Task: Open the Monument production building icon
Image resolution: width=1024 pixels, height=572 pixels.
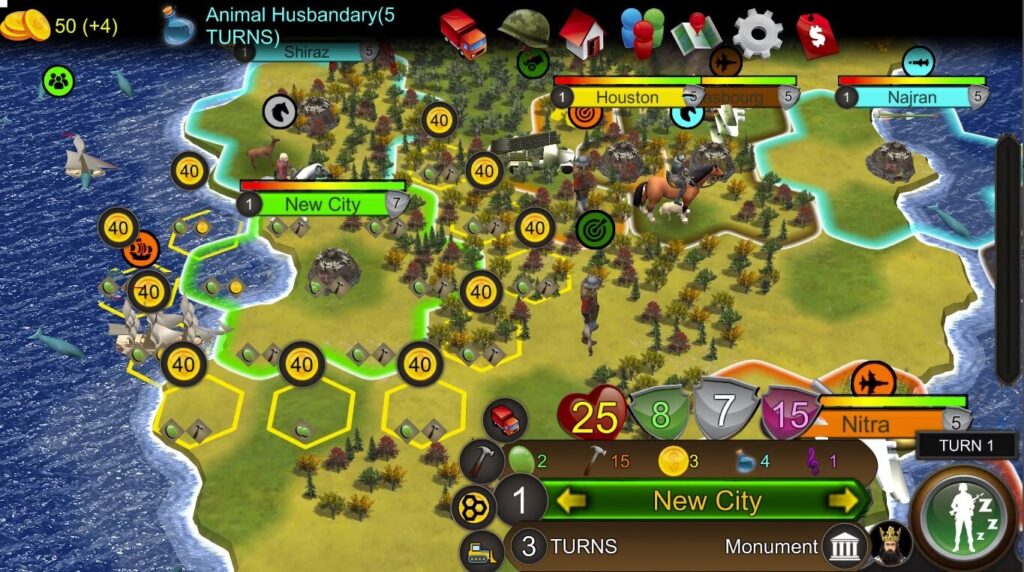Action: [845, 546]
